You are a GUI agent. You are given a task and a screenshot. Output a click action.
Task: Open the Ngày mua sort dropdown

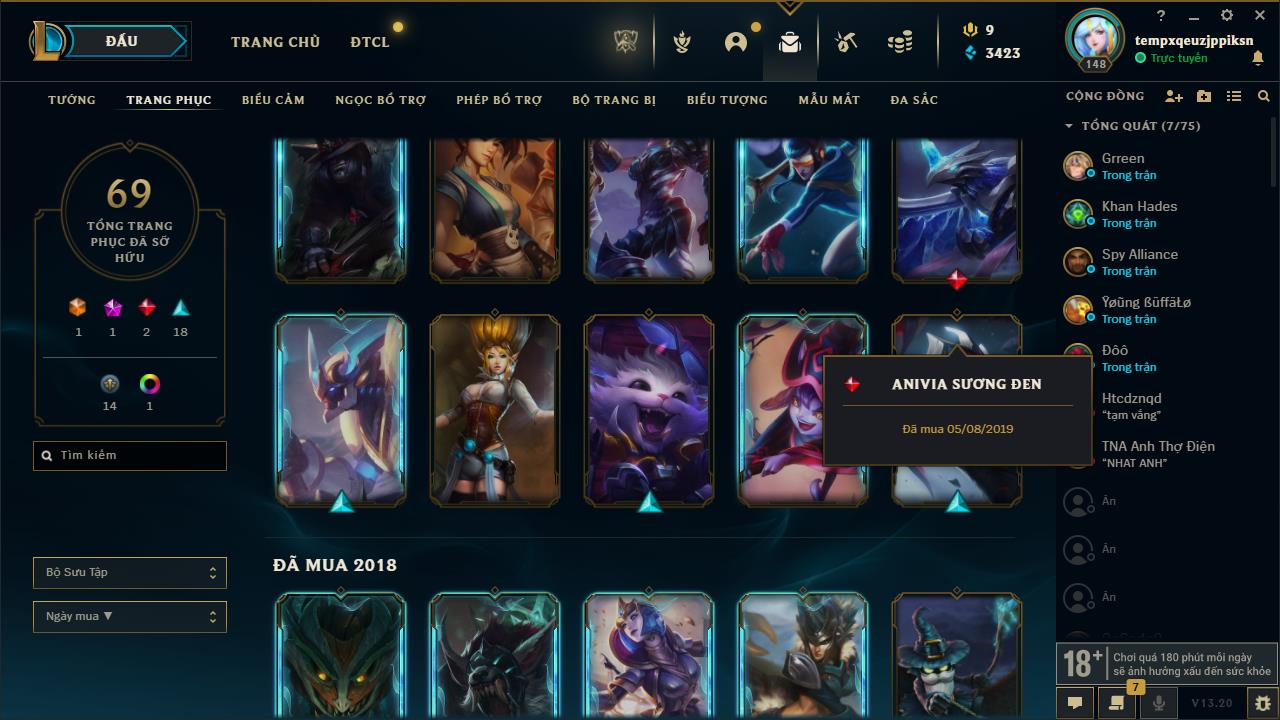click(129, 616)
